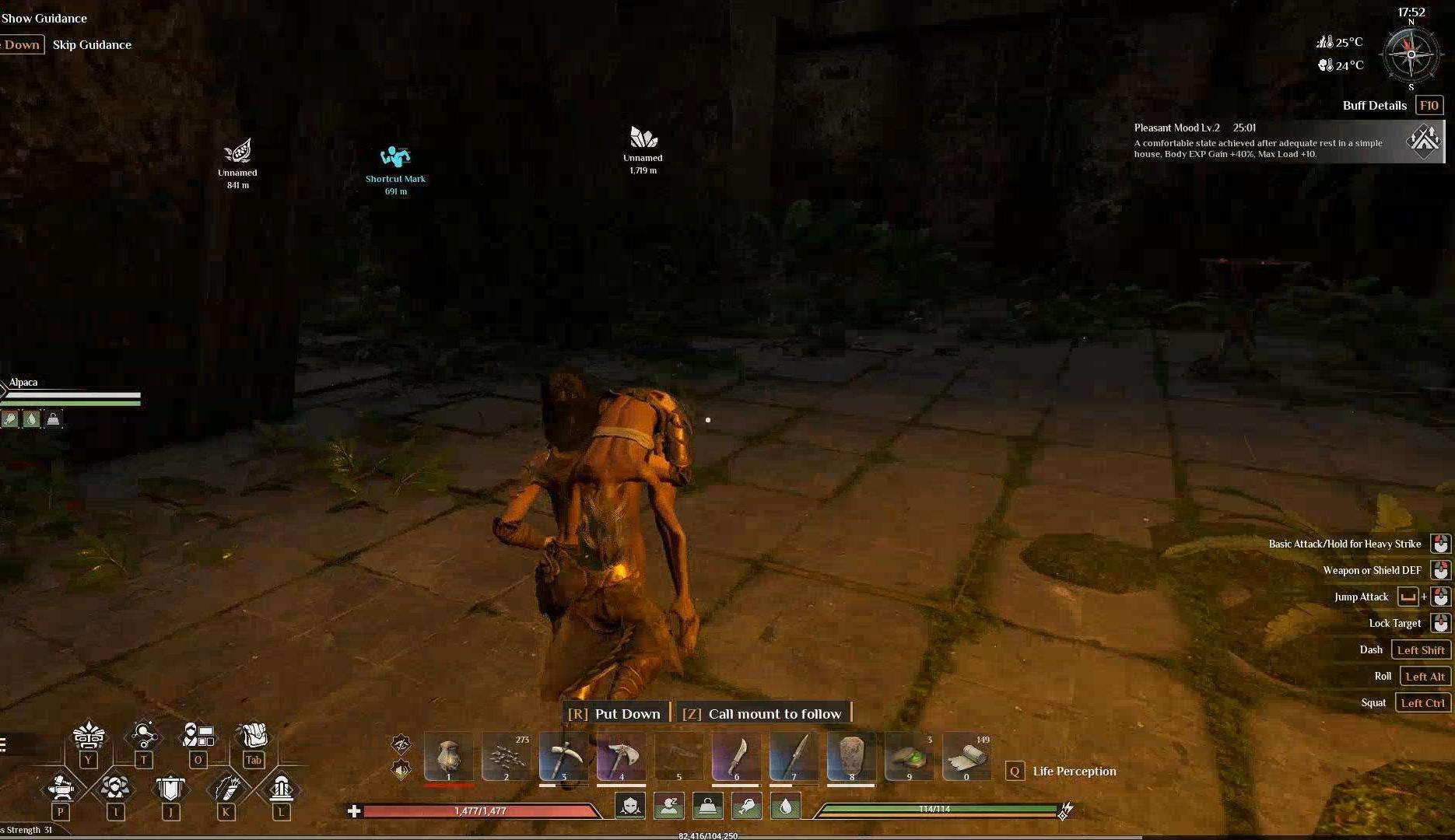Open the character panel icon
This screenshot has height=840, width=1455.
tap(198, 735)
